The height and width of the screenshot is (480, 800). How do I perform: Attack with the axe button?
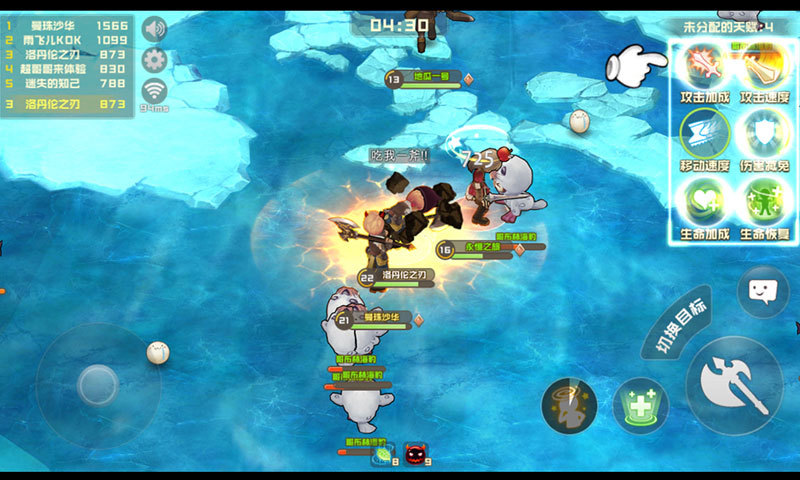[x=733, y=385]
